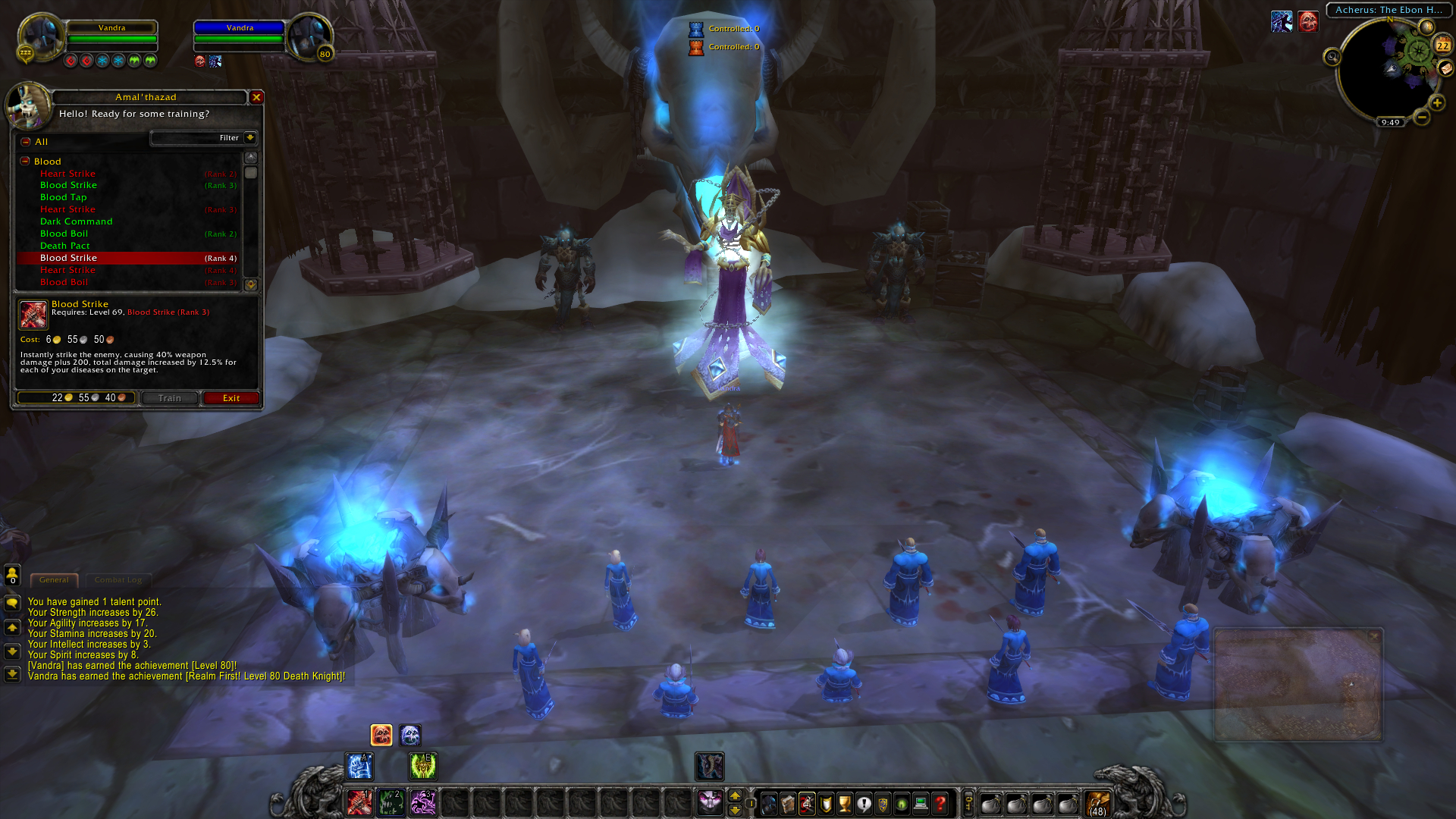Select Dark Command in the trainer spell list
1456x819 pixels.
pos(77,221)
